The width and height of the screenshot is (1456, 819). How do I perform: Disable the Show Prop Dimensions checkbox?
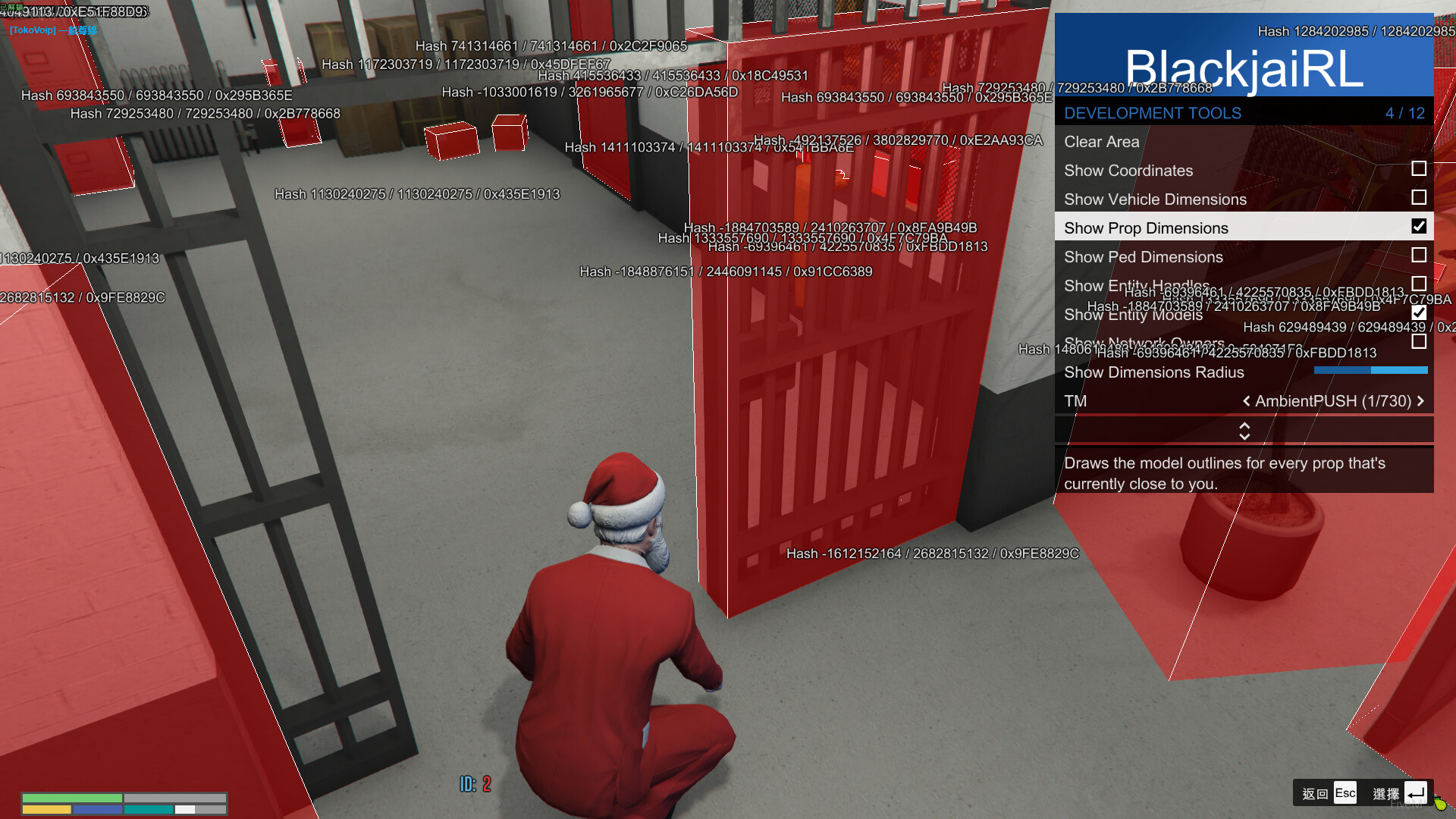point(1417,226)
